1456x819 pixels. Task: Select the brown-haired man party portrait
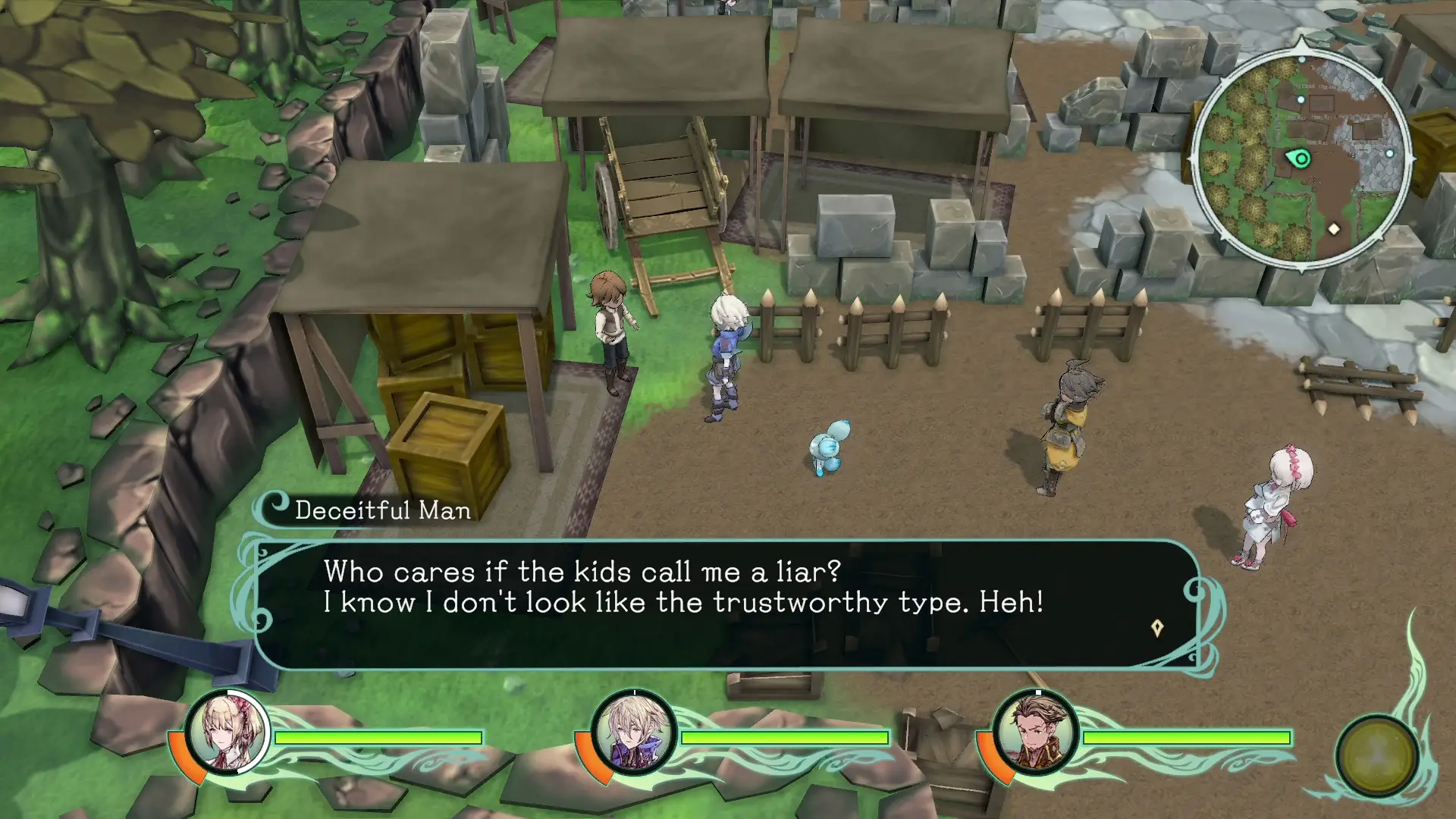click(1035, 733)
